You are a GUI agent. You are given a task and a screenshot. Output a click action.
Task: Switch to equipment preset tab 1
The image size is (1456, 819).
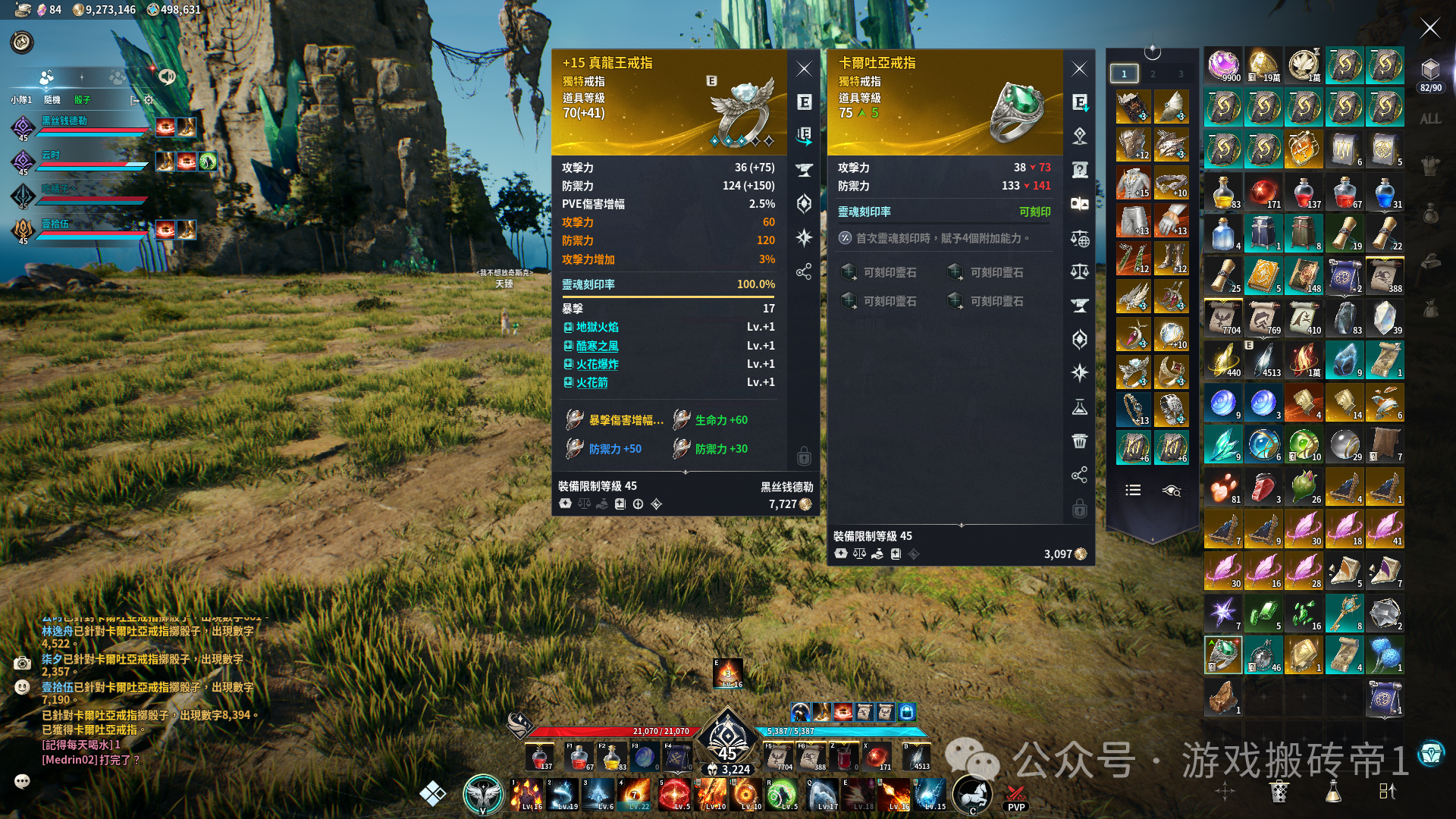[x=1124, y=74]
